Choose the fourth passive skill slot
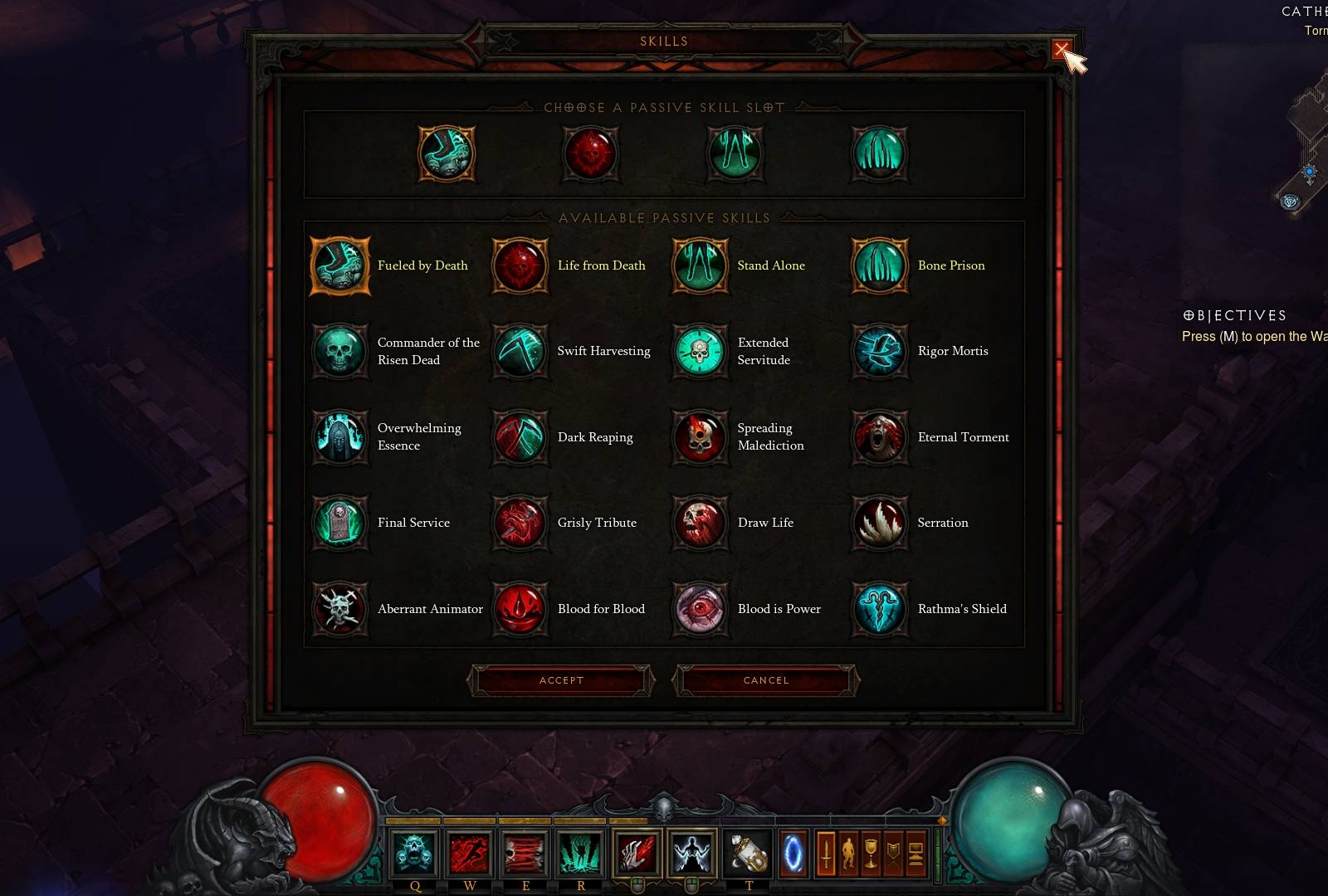The height and width of the screenshot is (896, 1328). [879, 155]
